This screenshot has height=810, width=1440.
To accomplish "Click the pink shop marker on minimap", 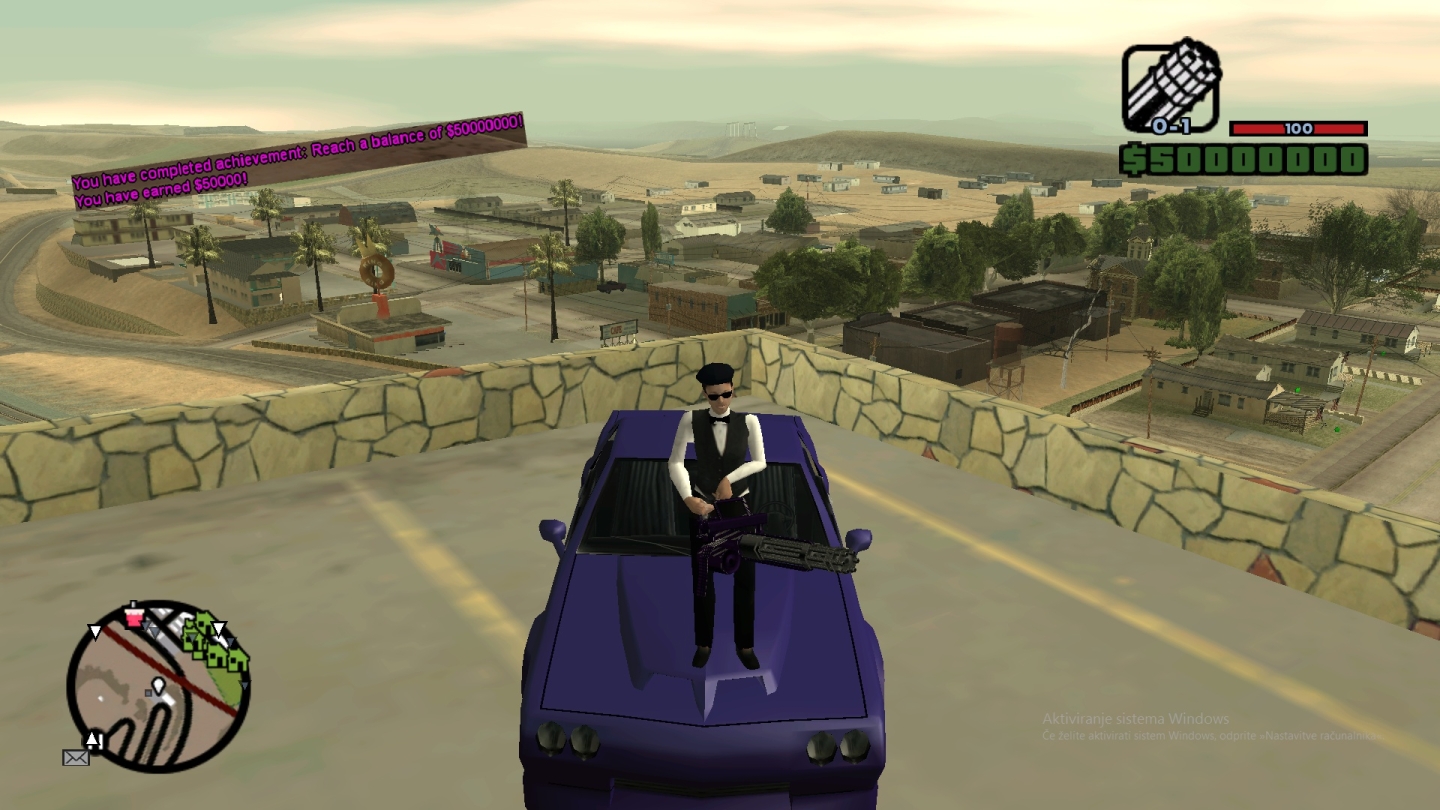I will tap(134, 616).
